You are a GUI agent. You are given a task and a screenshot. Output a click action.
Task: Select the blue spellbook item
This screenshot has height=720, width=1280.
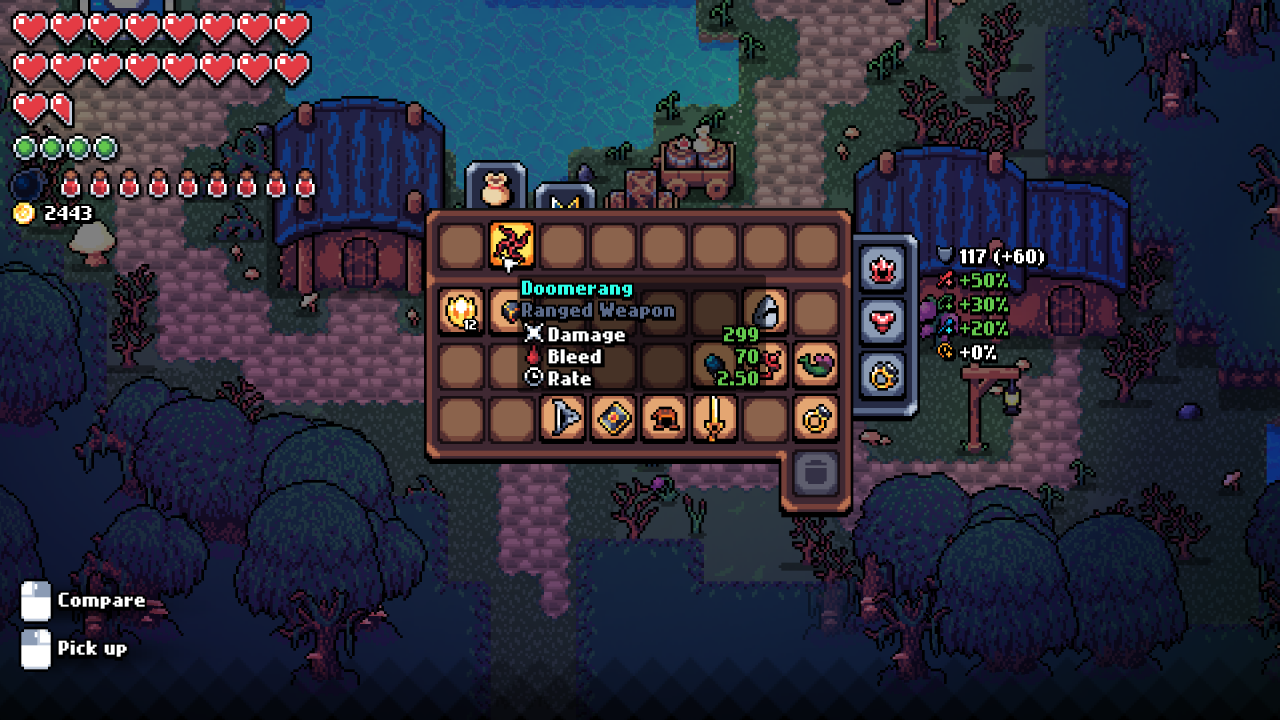pyautogui.click(x=613, y=418)
